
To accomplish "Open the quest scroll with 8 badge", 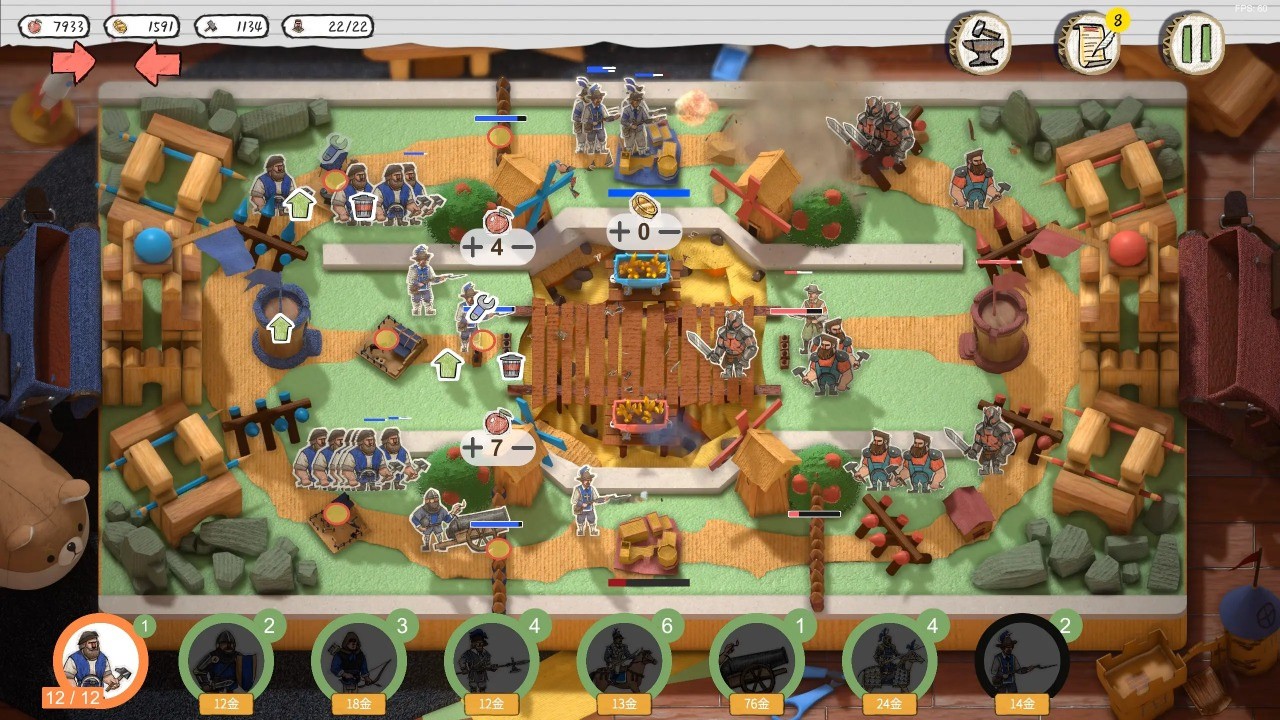I will pyautogui.click(x=1089, y=44).
